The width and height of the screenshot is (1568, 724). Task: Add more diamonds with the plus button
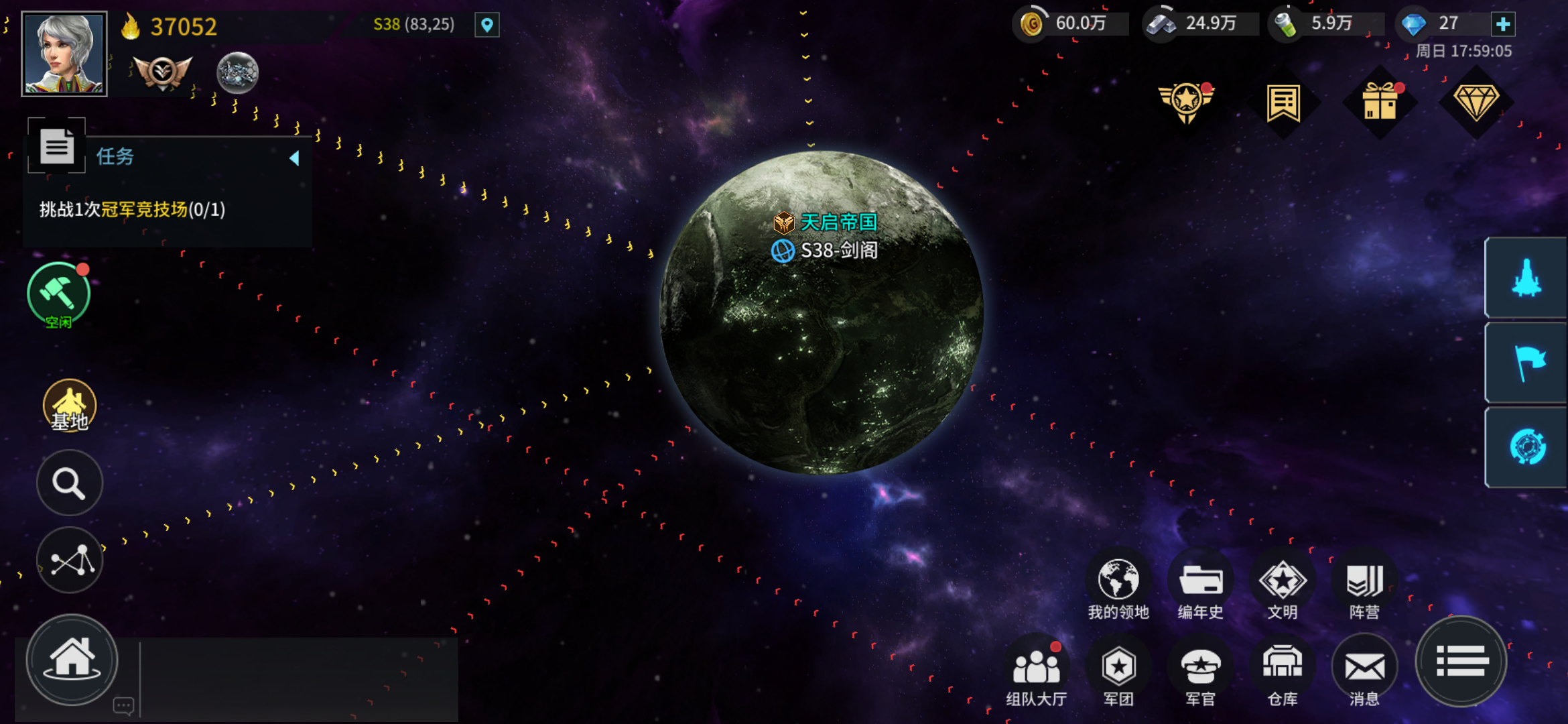pos(1503,25)
